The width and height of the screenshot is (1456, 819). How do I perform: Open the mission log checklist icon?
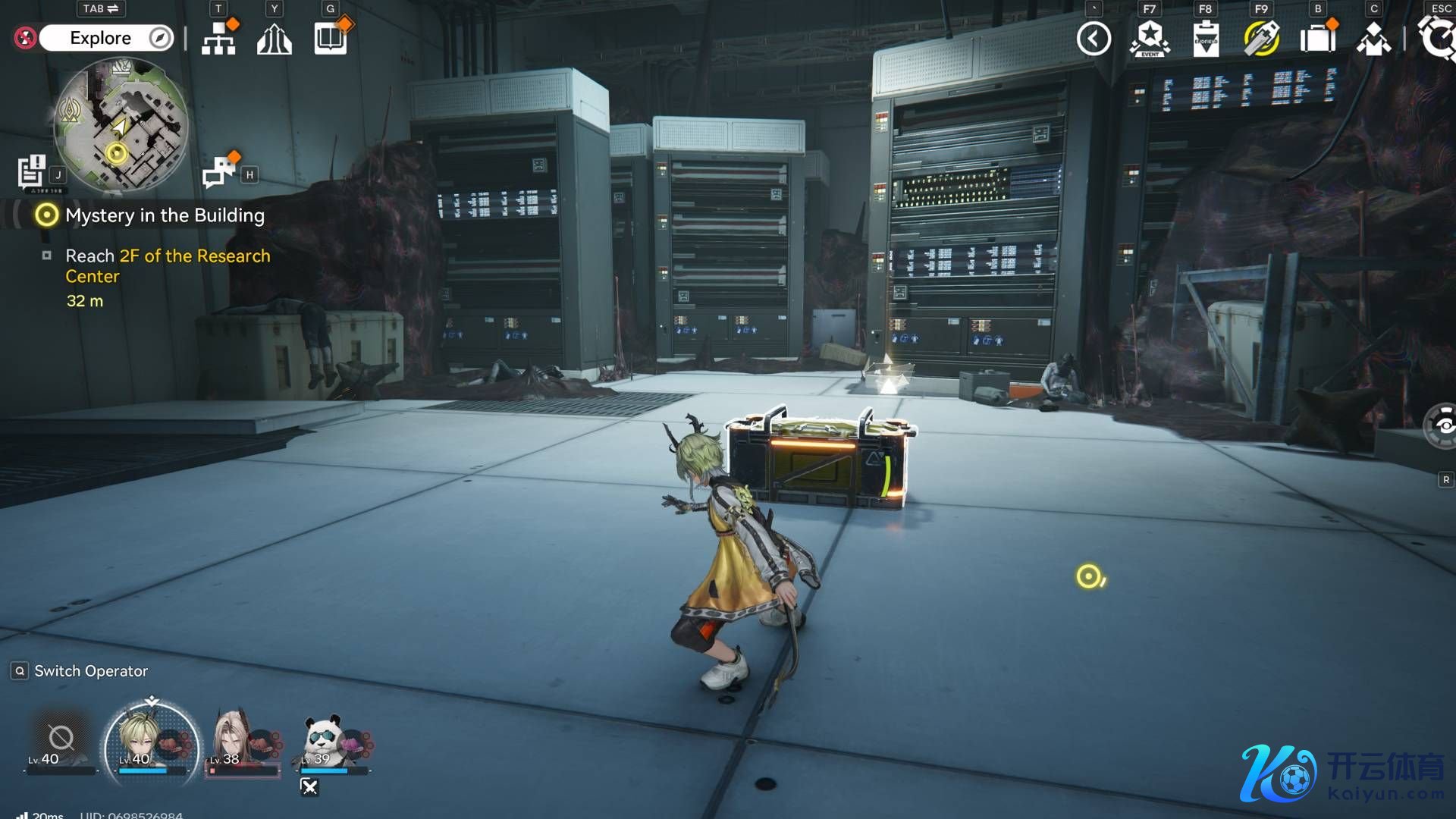pyautogui.click(x=32, y=171)
